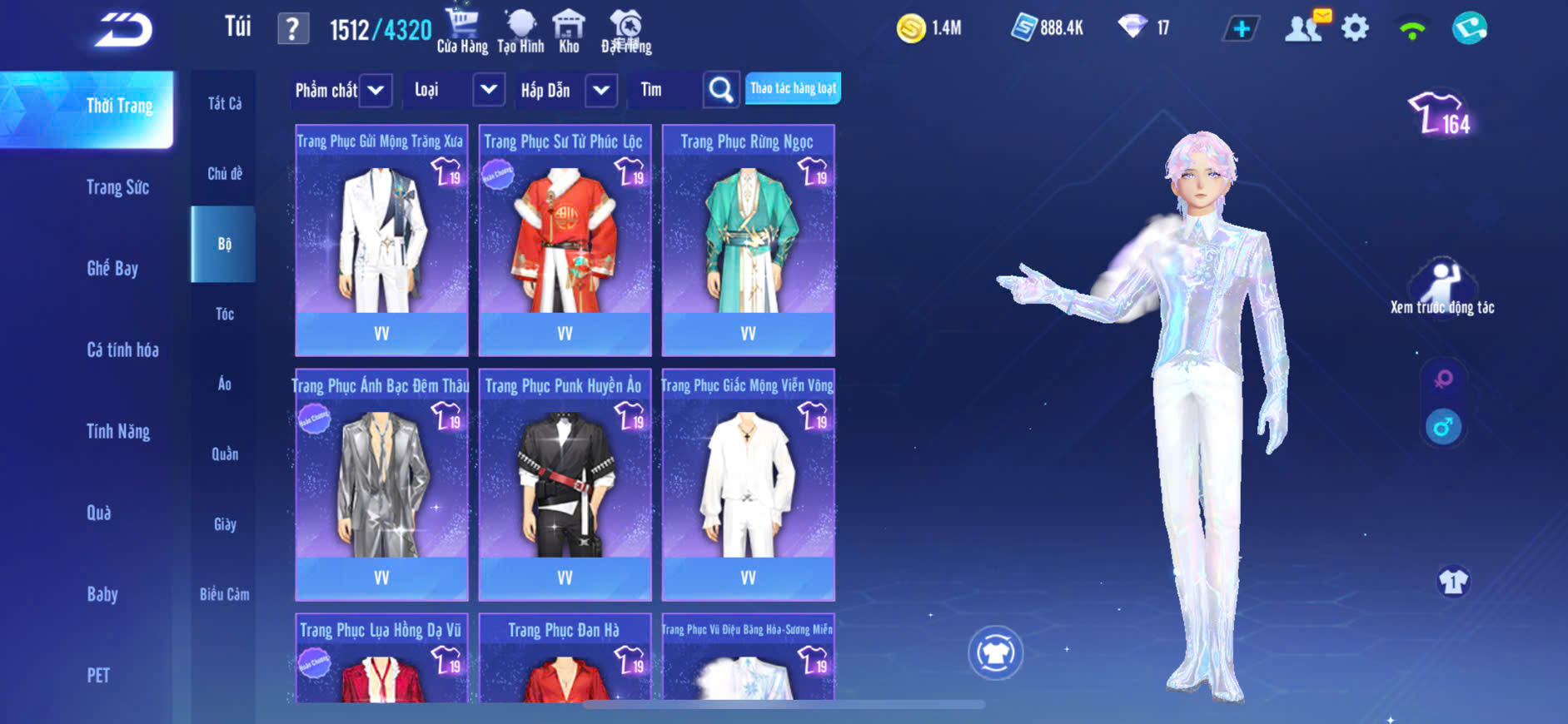This screenshot has width=1568, height=724.
Task: Click Xem trước động tác preview
Action: [x=1442, y=286]
